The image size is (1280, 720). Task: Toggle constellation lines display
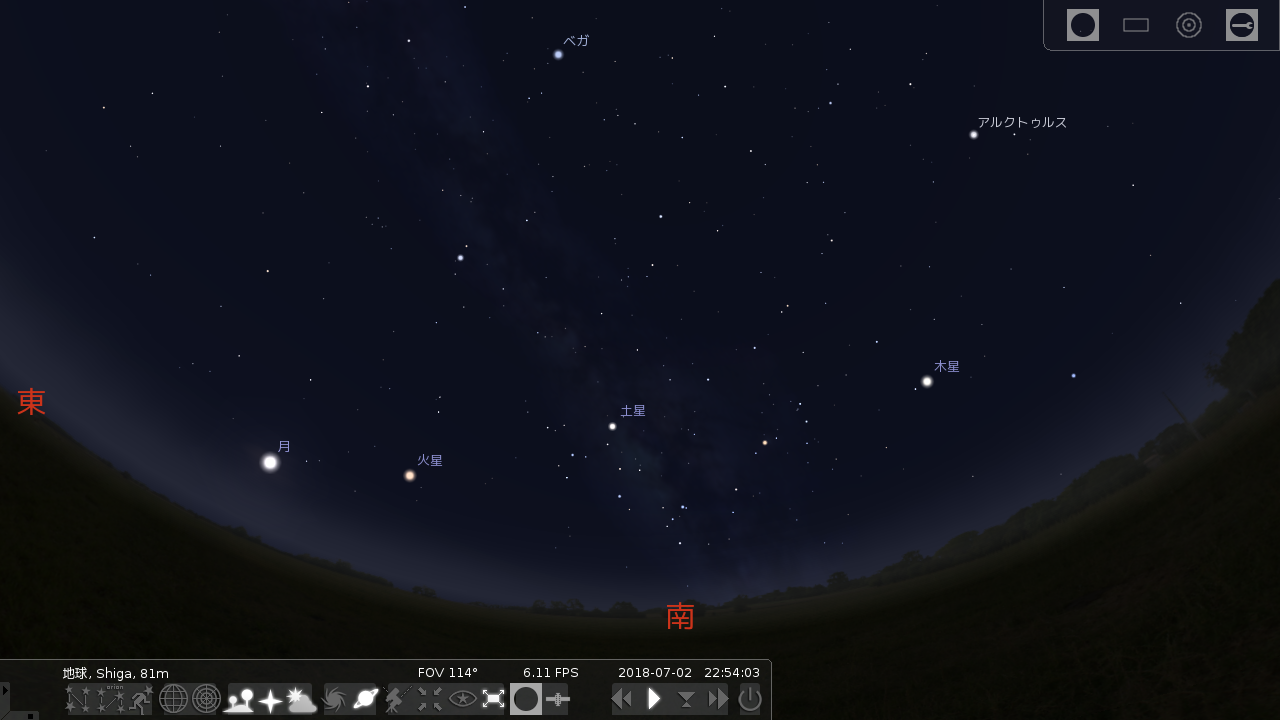[82, 699]
